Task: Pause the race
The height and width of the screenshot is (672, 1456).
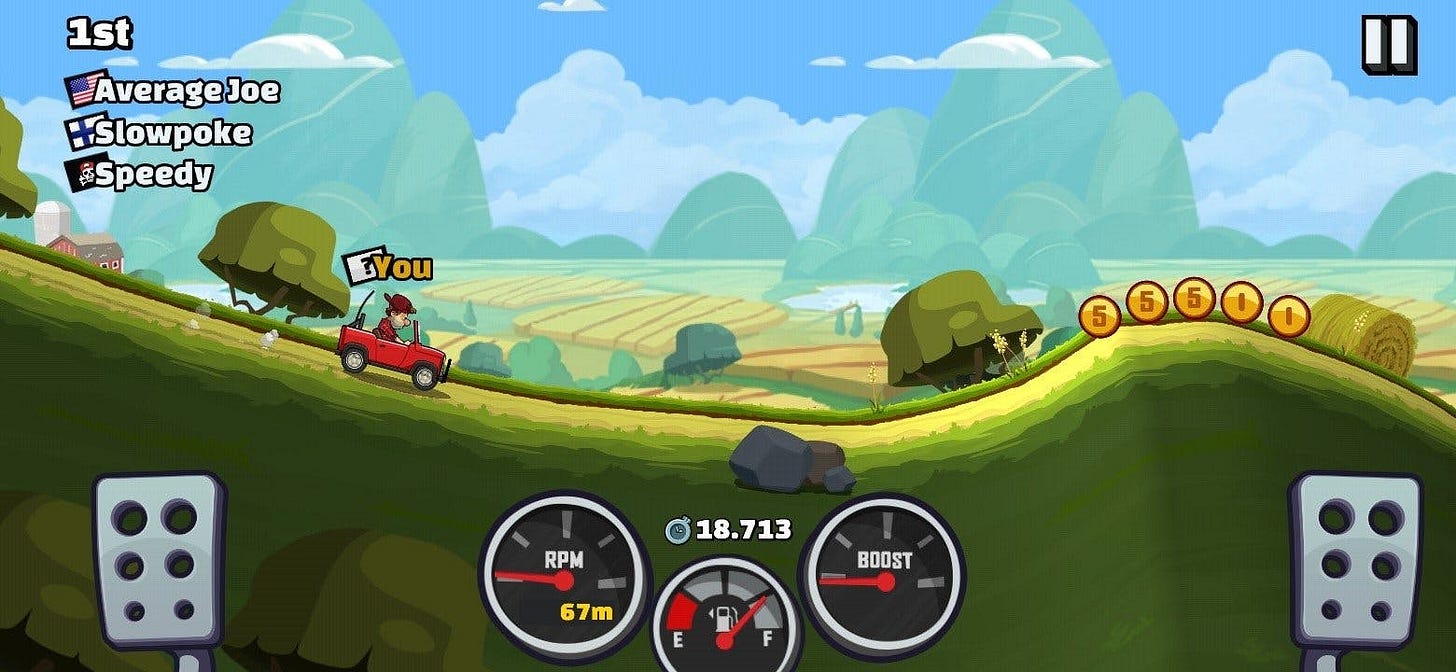Action: coord(1389,45)
